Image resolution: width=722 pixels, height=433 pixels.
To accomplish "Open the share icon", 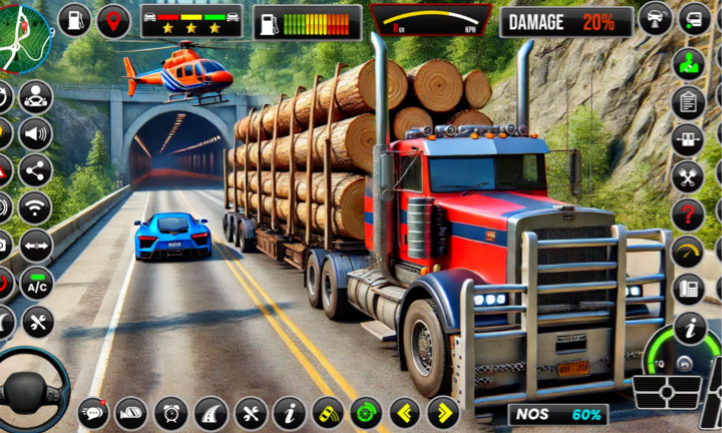I will [35, 171].
